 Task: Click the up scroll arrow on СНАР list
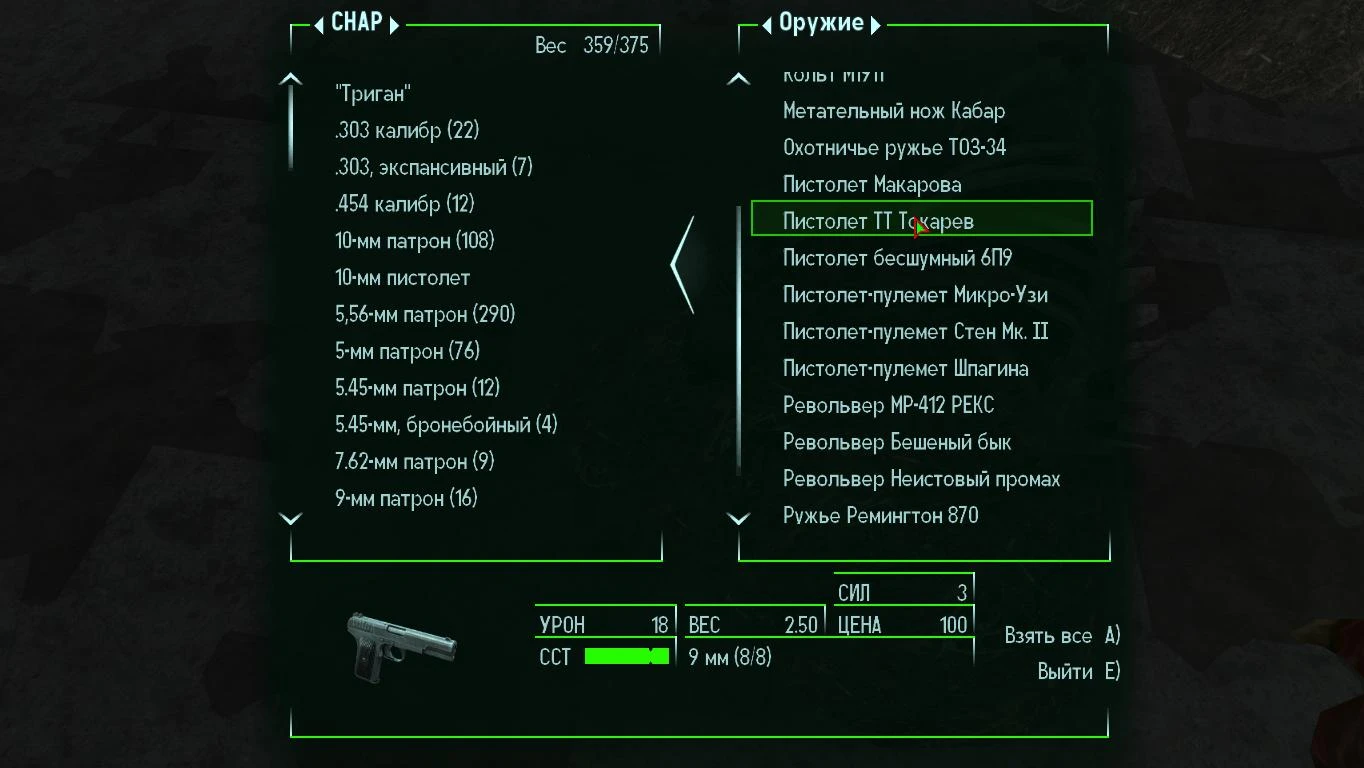[290, 77]
